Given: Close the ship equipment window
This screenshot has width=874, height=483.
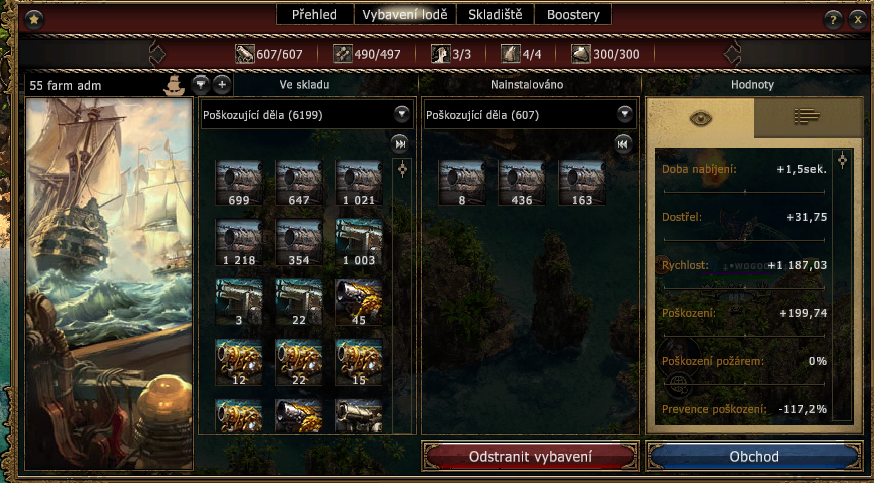Looking at the screenshot, I should 857,19.
